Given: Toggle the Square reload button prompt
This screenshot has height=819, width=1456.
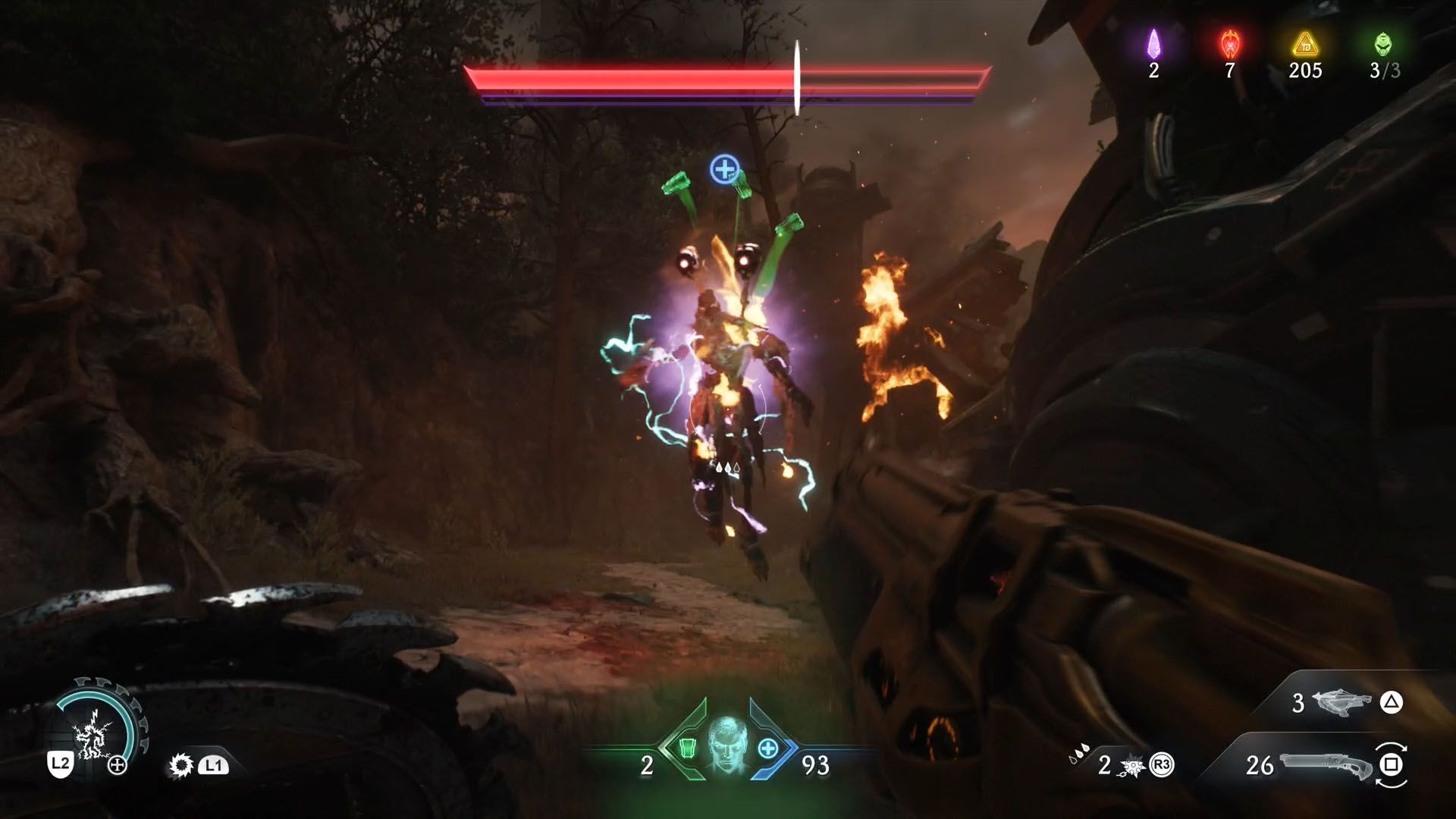Looking at the screenshot, I should (1392, 764).
